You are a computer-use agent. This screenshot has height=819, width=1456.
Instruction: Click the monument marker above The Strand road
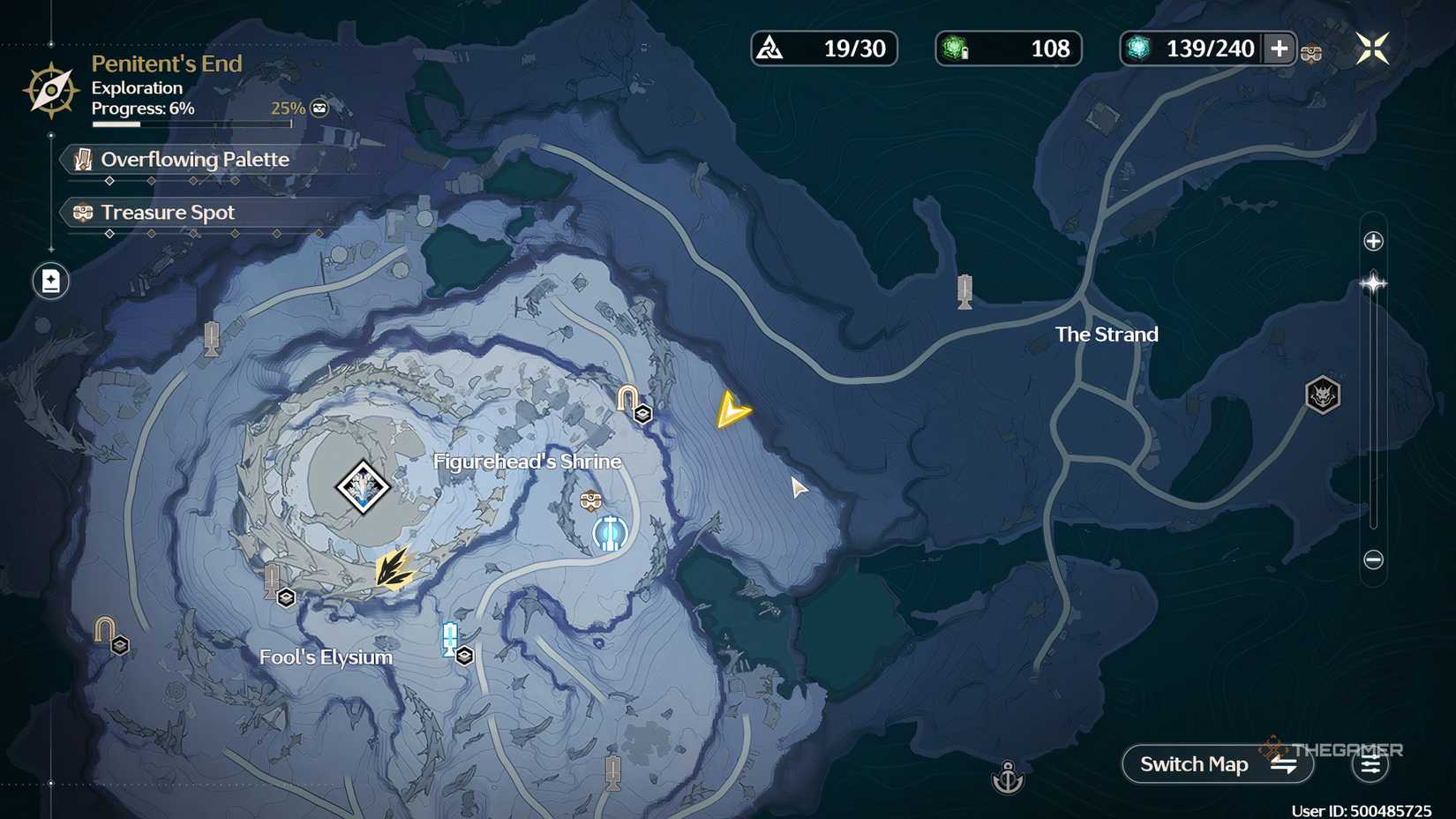(x=964, y=291)
